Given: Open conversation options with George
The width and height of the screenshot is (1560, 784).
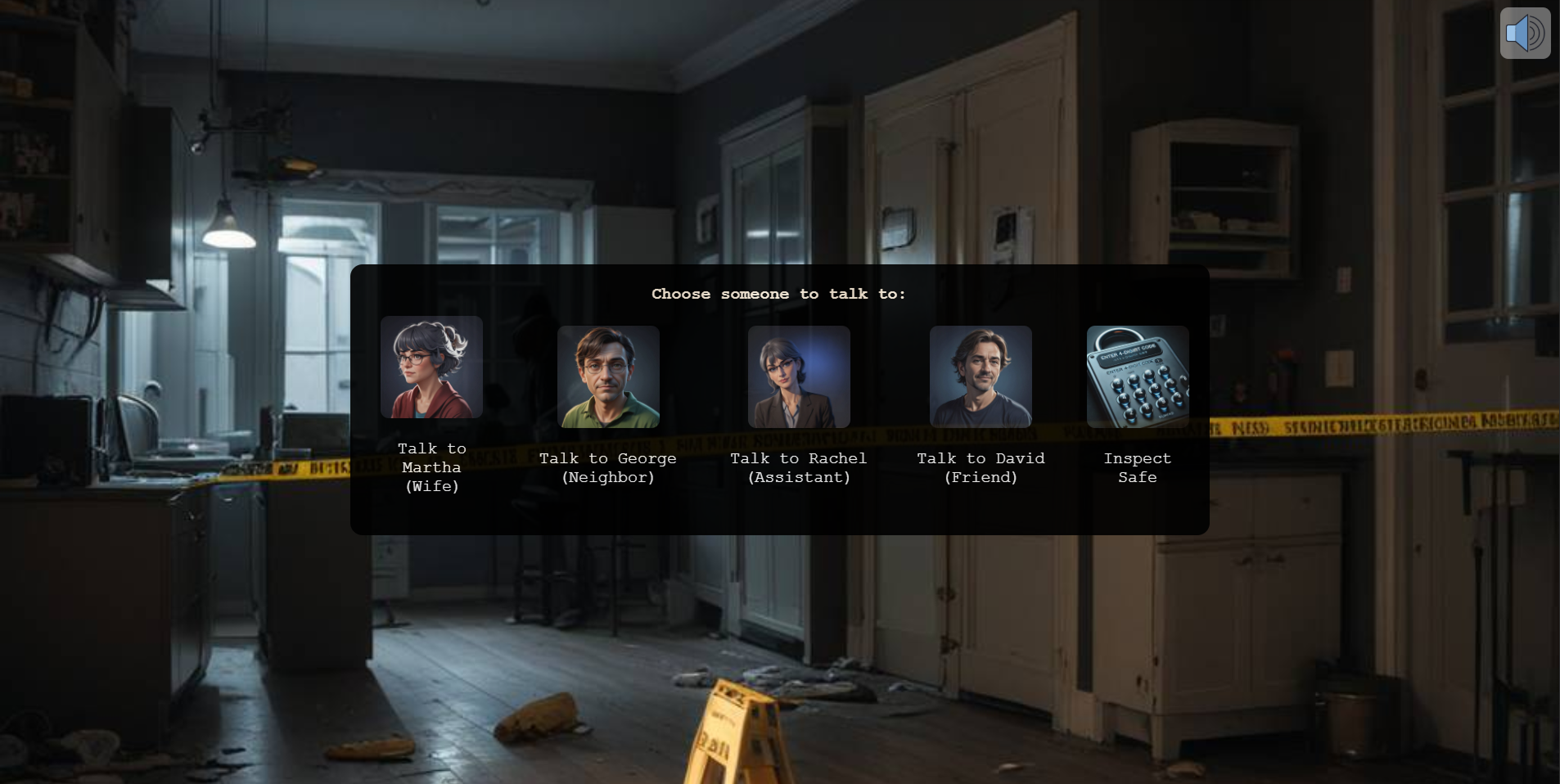Looking at the screenshot, I should [608, 377].
